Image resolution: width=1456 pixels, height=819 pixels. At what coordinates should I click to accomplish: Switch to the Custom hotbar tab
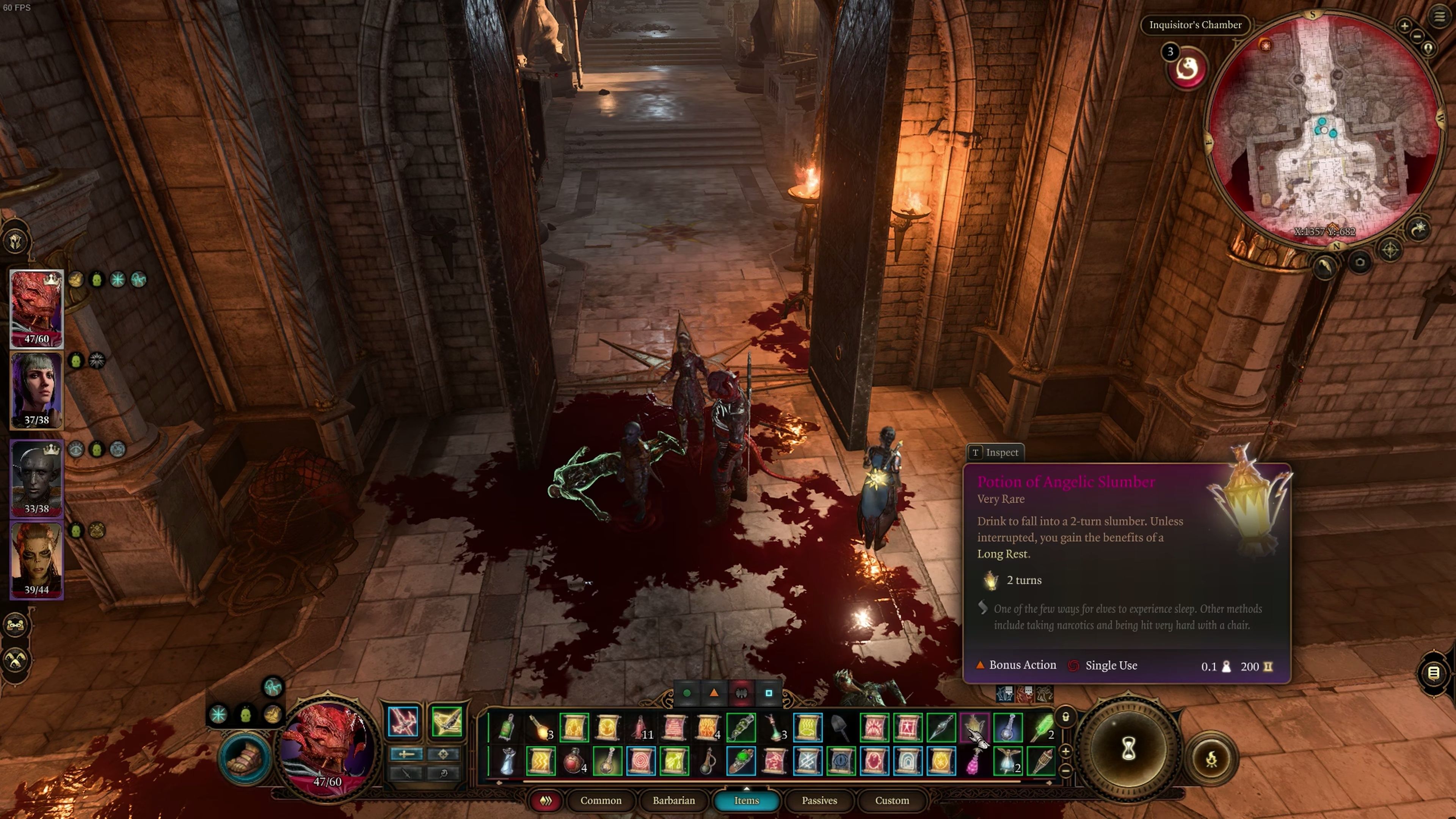891,800
